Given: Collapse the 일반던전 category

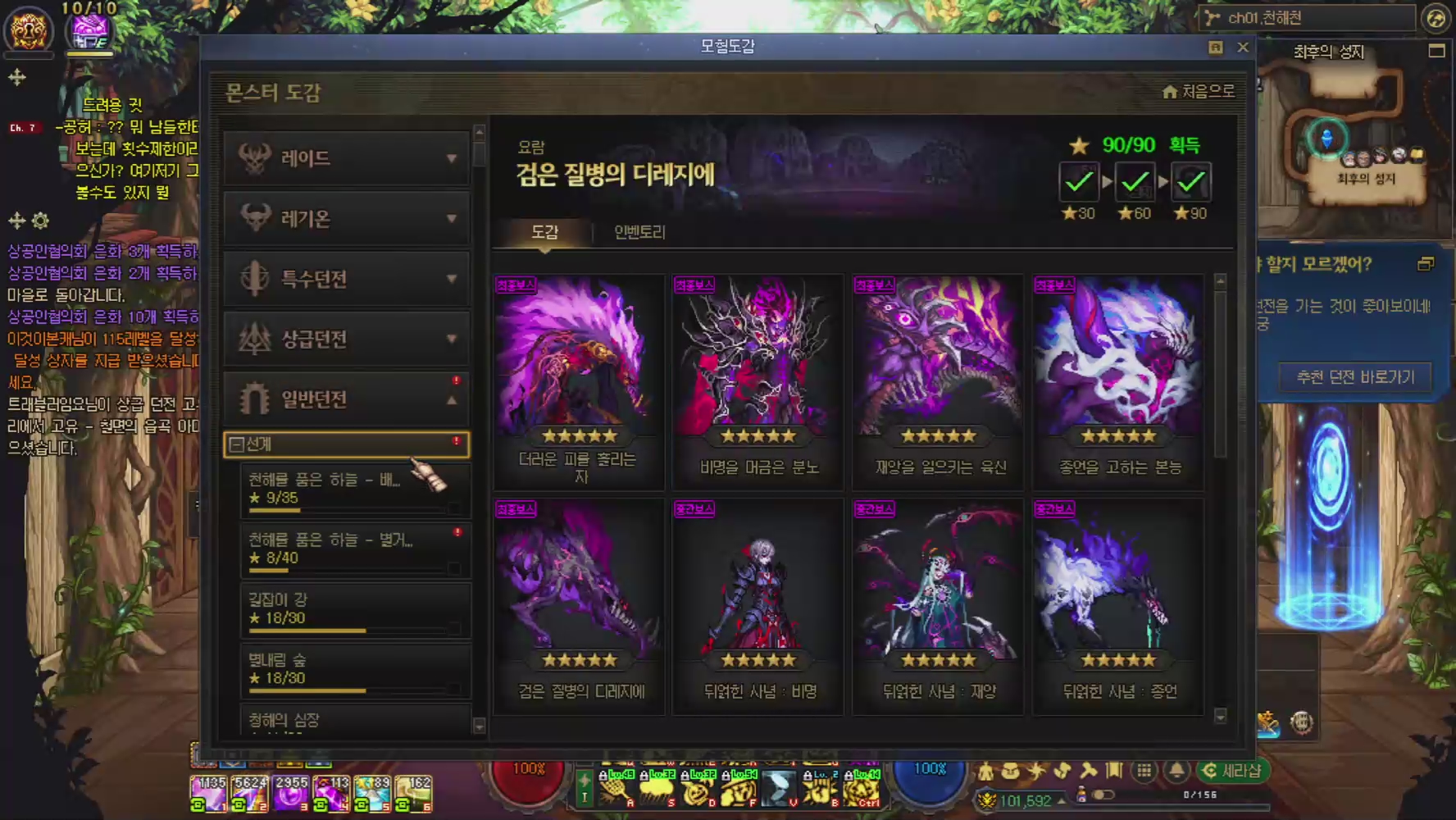Looking at the screenshot, I should click(x=346, y=399).
